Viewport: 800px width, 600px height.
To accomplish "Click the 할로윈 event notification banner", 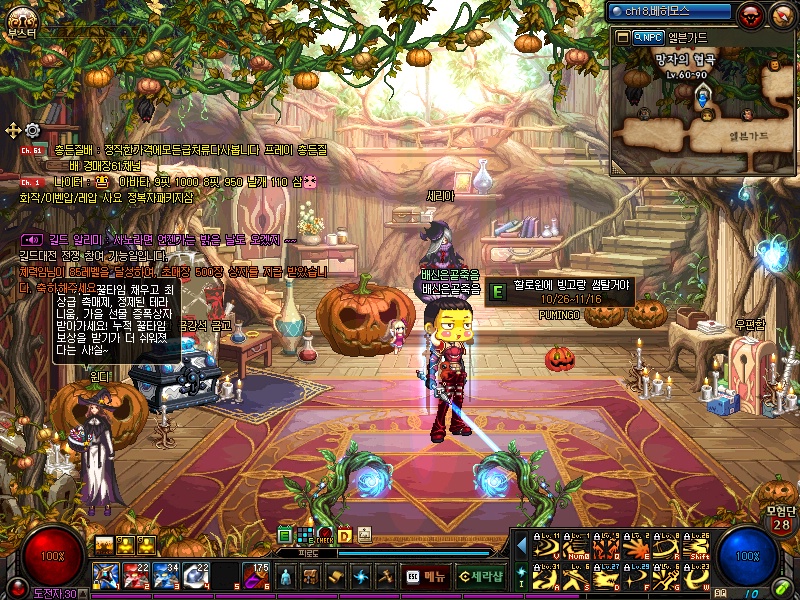I will [x=560, y=291].
